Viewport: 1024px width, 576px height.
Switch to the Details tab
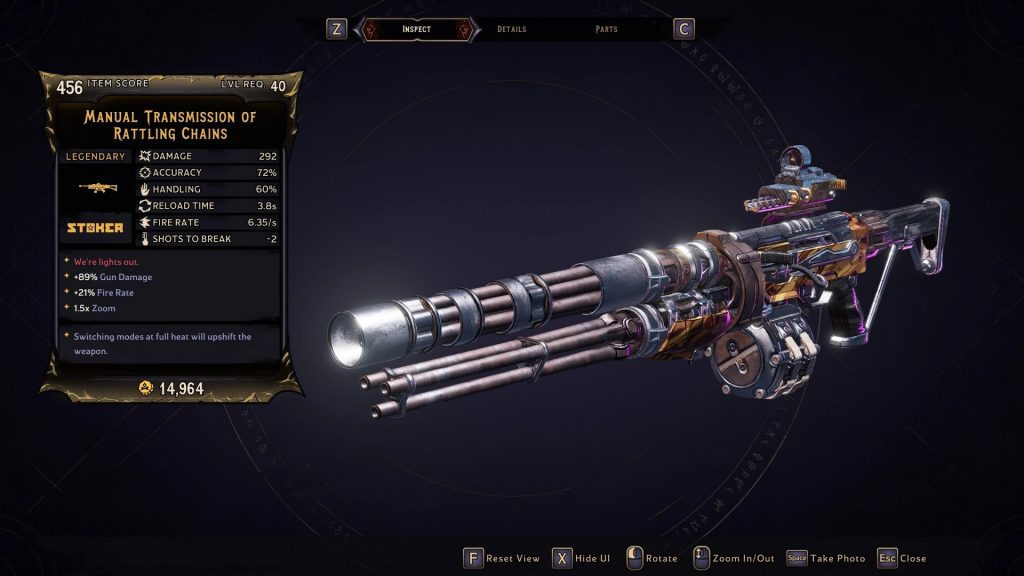511,29
